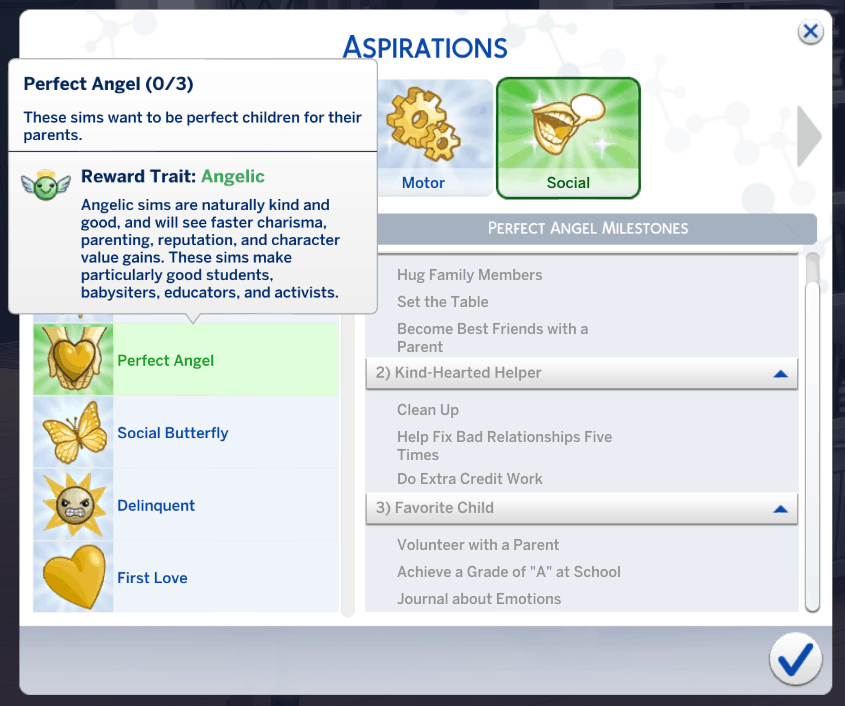Close the Aspirations window

coord(810,32)
